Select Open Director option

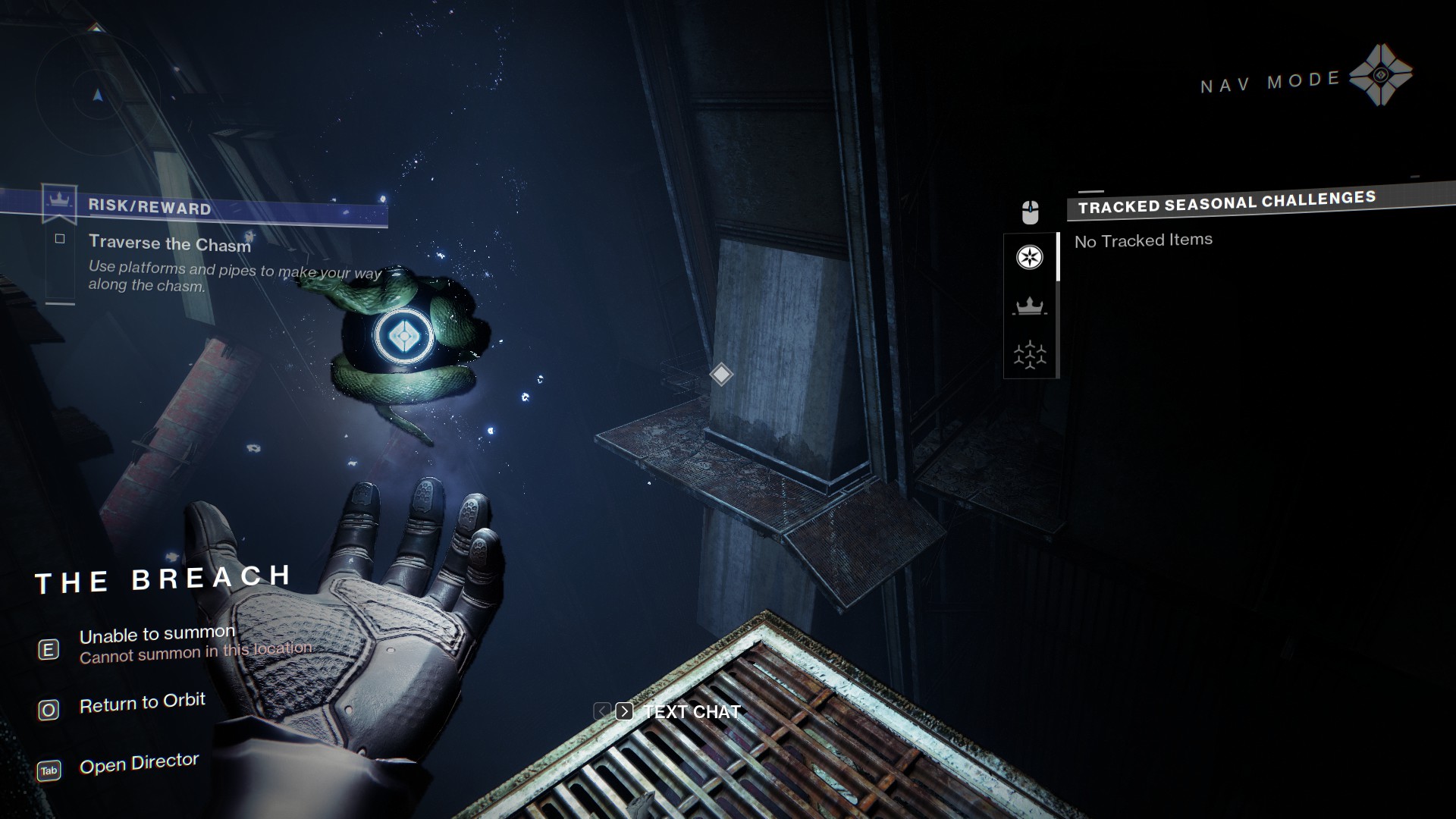coord(139,764)
